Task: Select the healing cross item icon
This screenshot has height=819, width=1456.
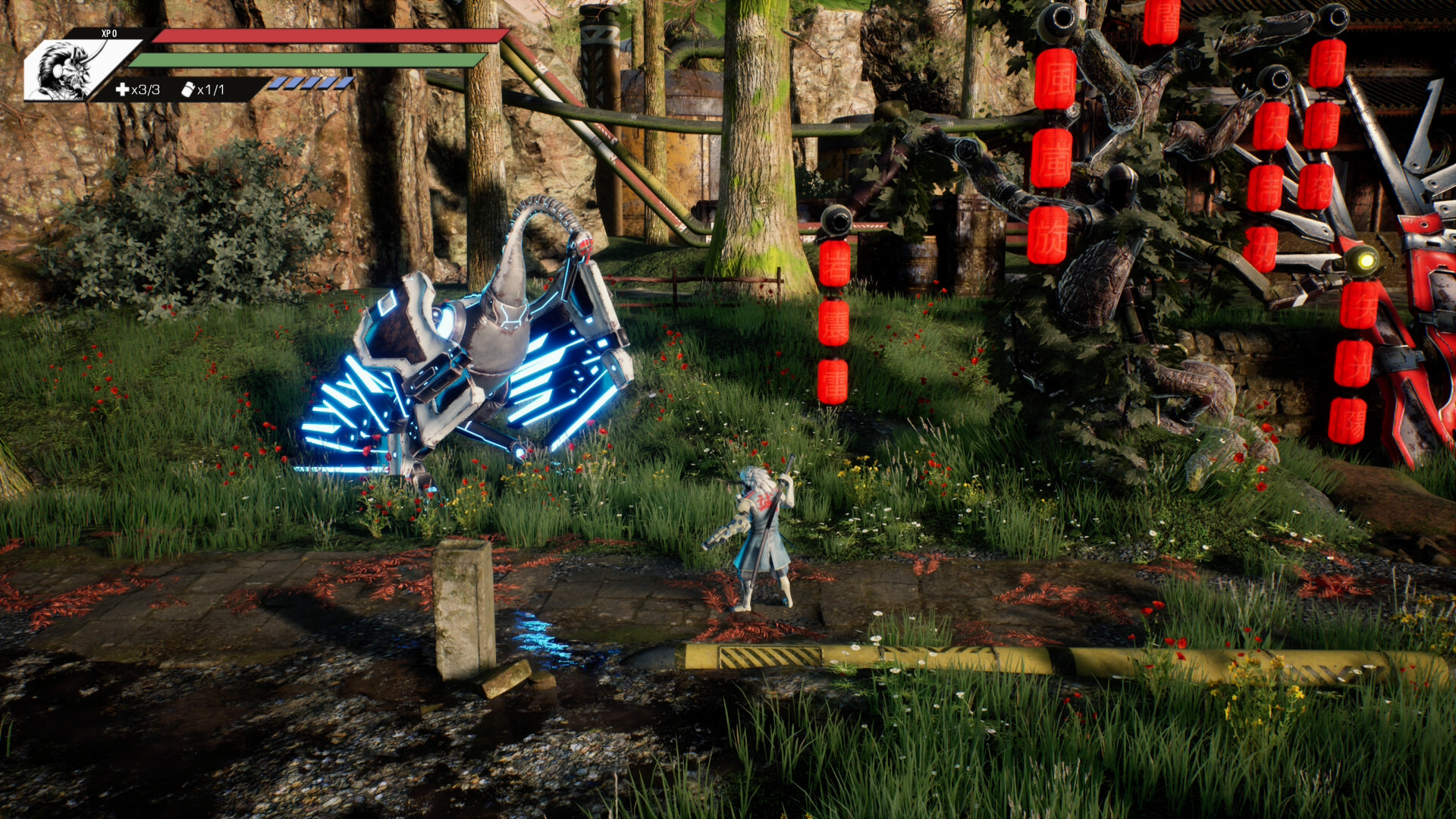Action: click(x=122, y=89)
